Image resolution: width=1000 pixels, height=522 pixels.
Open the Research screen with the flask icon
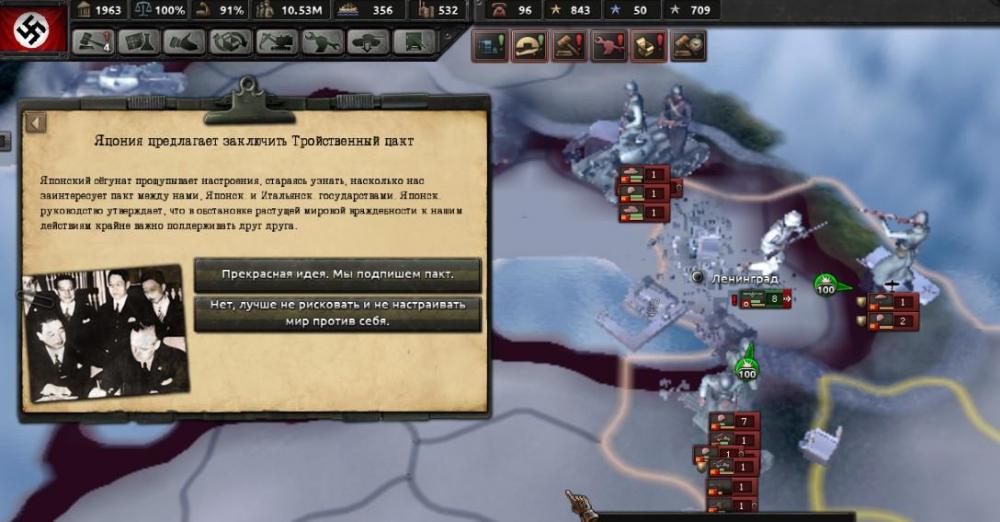pos(138,42)
